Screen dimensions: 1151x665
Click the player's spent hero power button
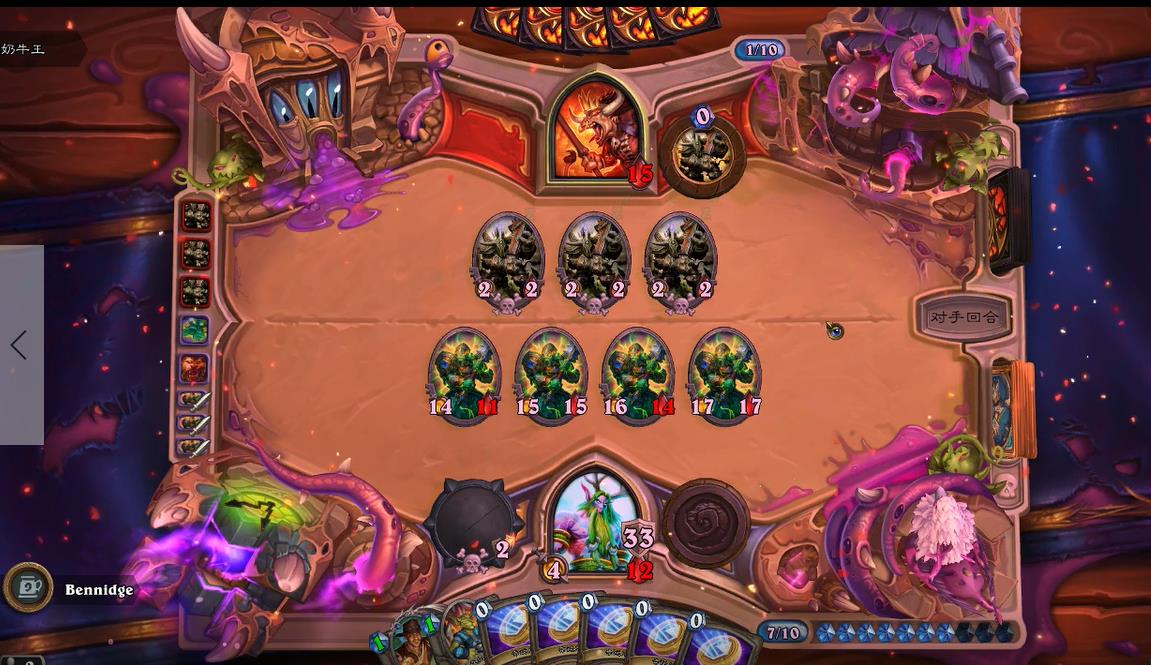click(x=707, y=523)
